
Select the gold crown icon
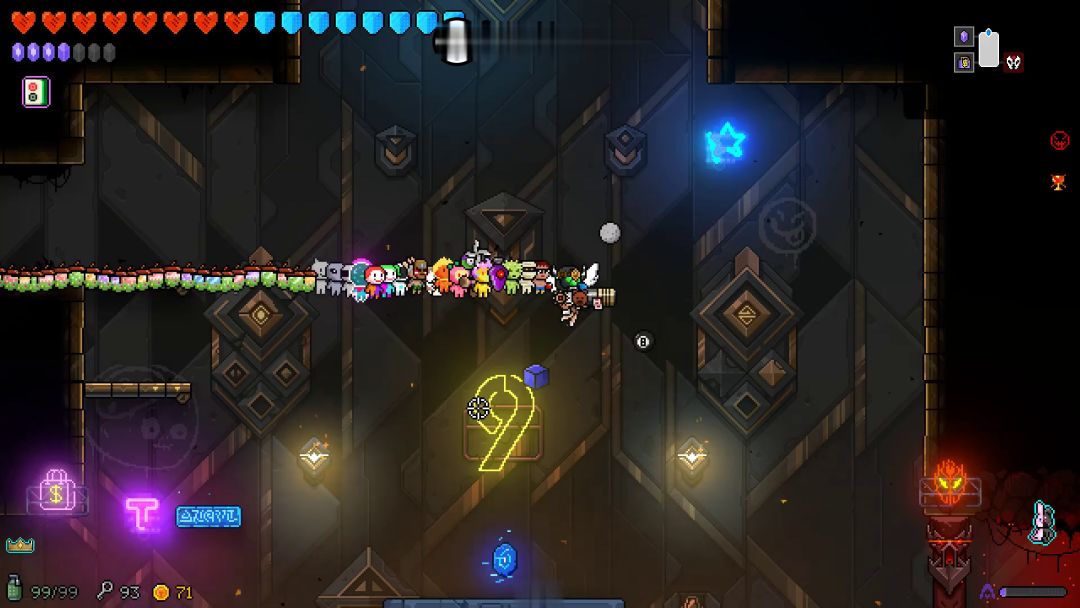point(19,545)
